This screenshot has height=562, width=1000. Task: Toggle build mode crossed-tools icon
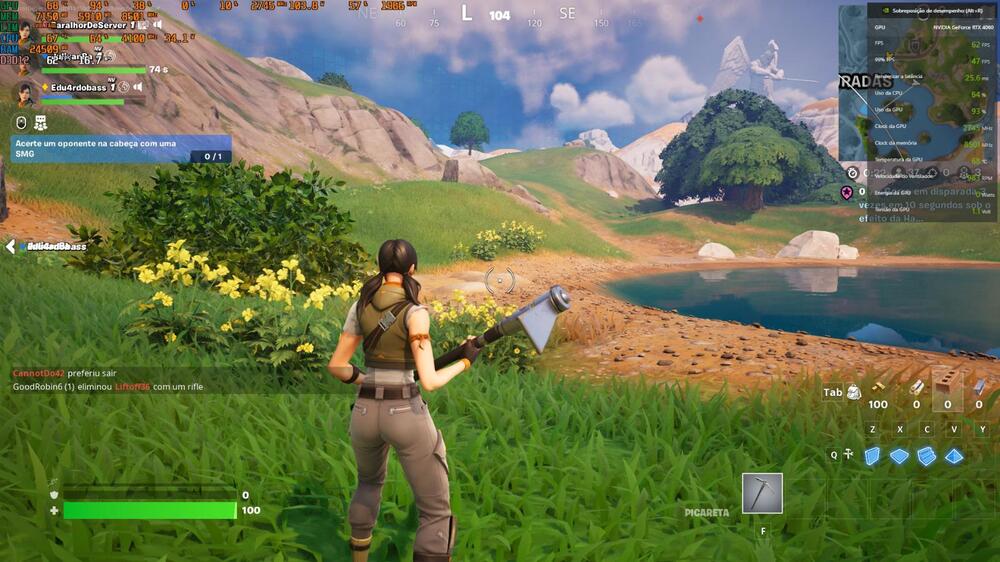pyautogui.click(x=848, y=454)
